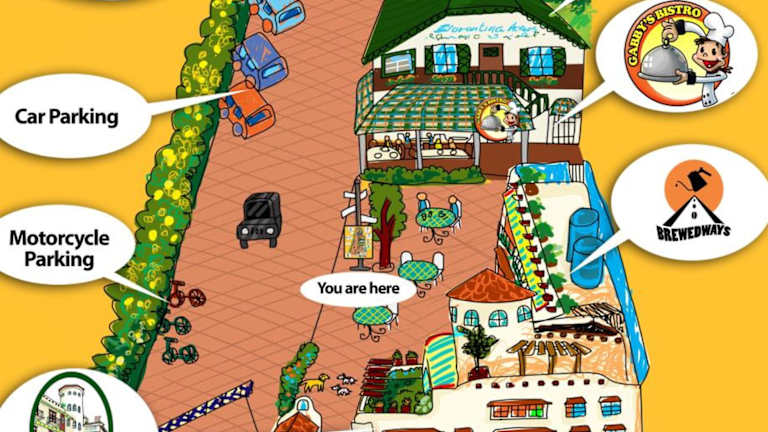Click the "You are here" marker
768x432 pixels.
(x=357, y=290)
